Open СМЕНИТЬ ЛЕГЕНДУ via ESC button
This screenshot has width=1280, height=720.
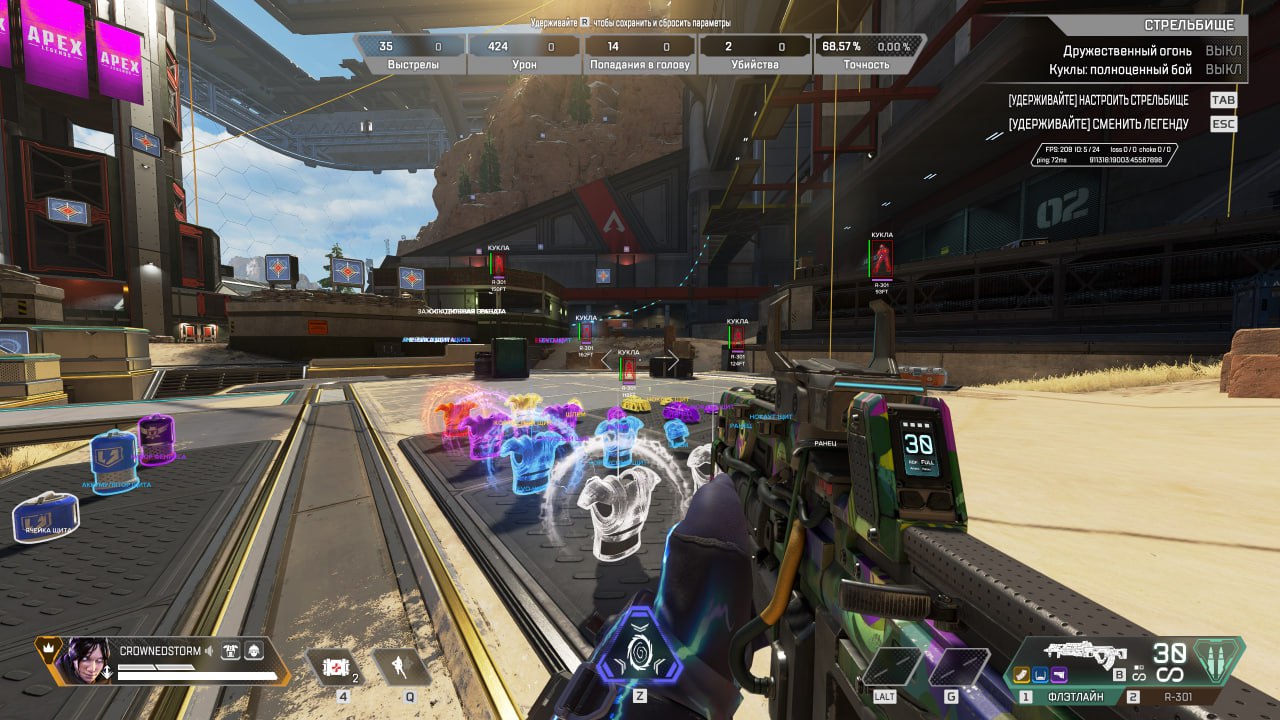[x=1224, y=124]
